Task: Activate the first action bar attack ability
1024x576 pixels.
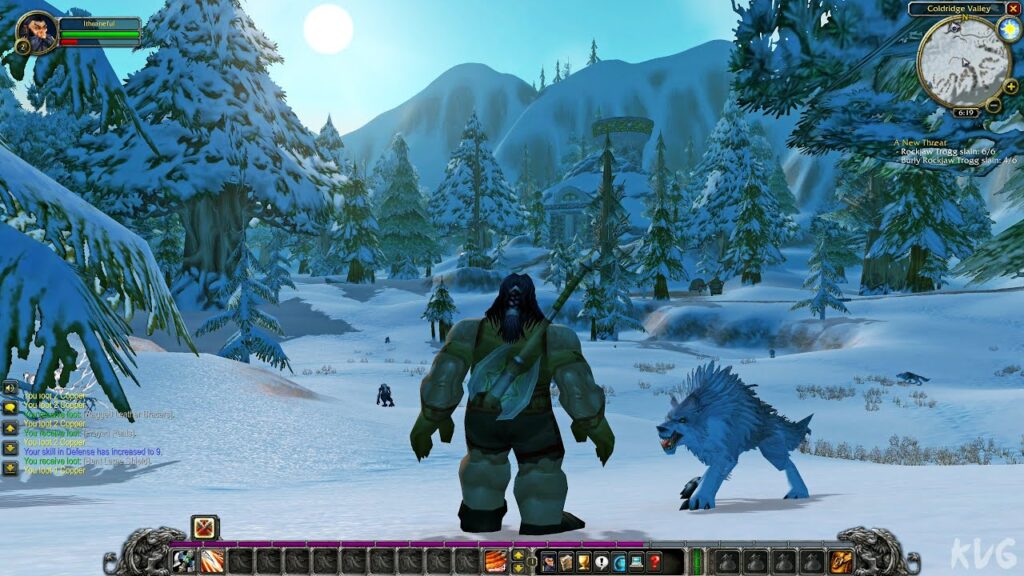Action: pos(185,561)
